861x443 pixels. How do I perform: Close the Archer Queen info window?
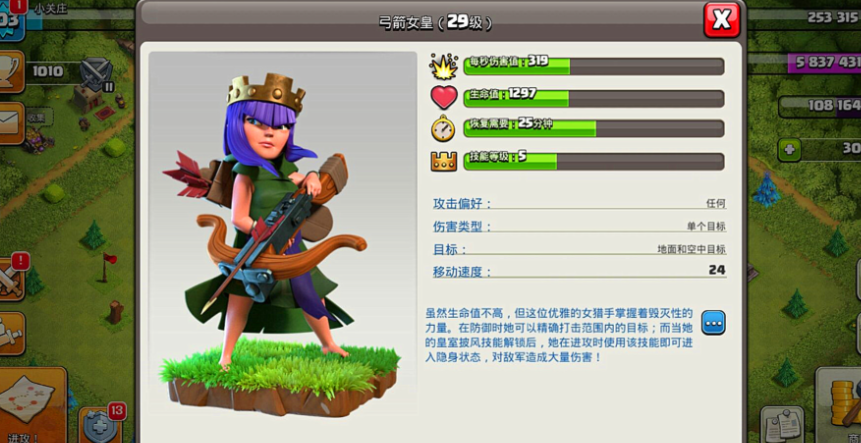pos(721,18)
